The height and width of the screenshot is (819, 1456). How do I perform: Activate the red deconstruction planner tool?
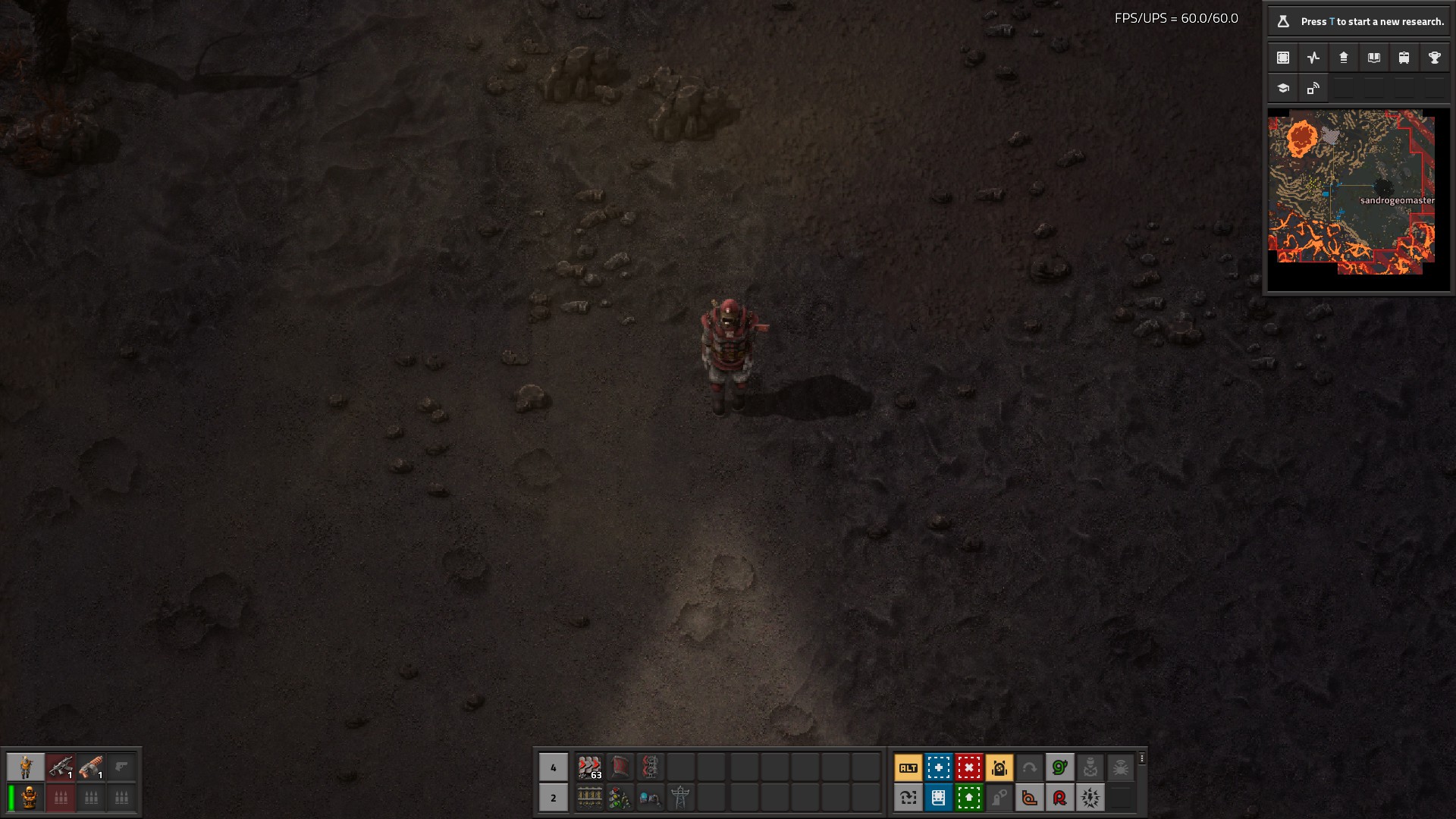[x=968, y=767]
